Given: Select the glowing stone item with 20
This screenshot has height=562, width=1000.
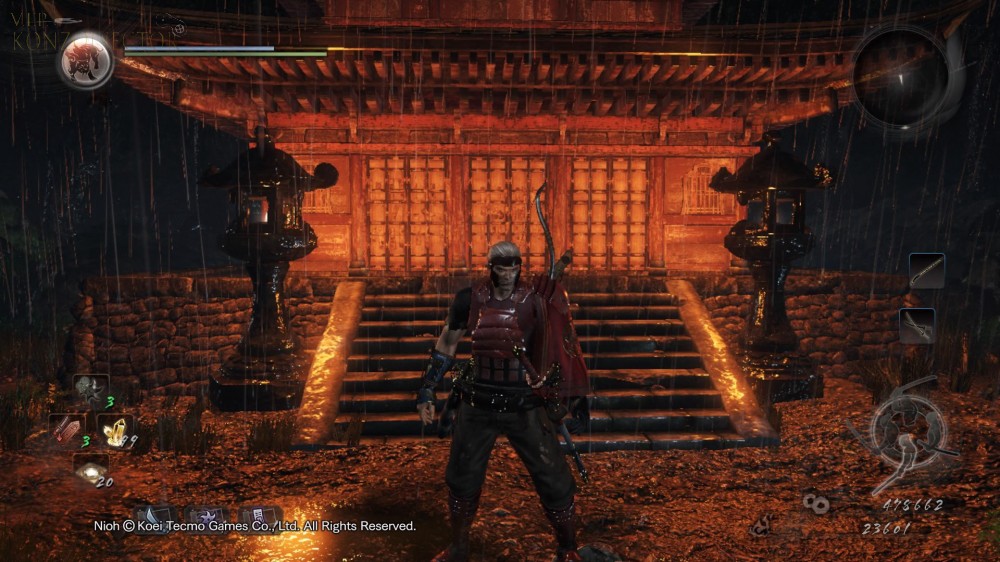Looking at the screenshot, I should (91, 470).
